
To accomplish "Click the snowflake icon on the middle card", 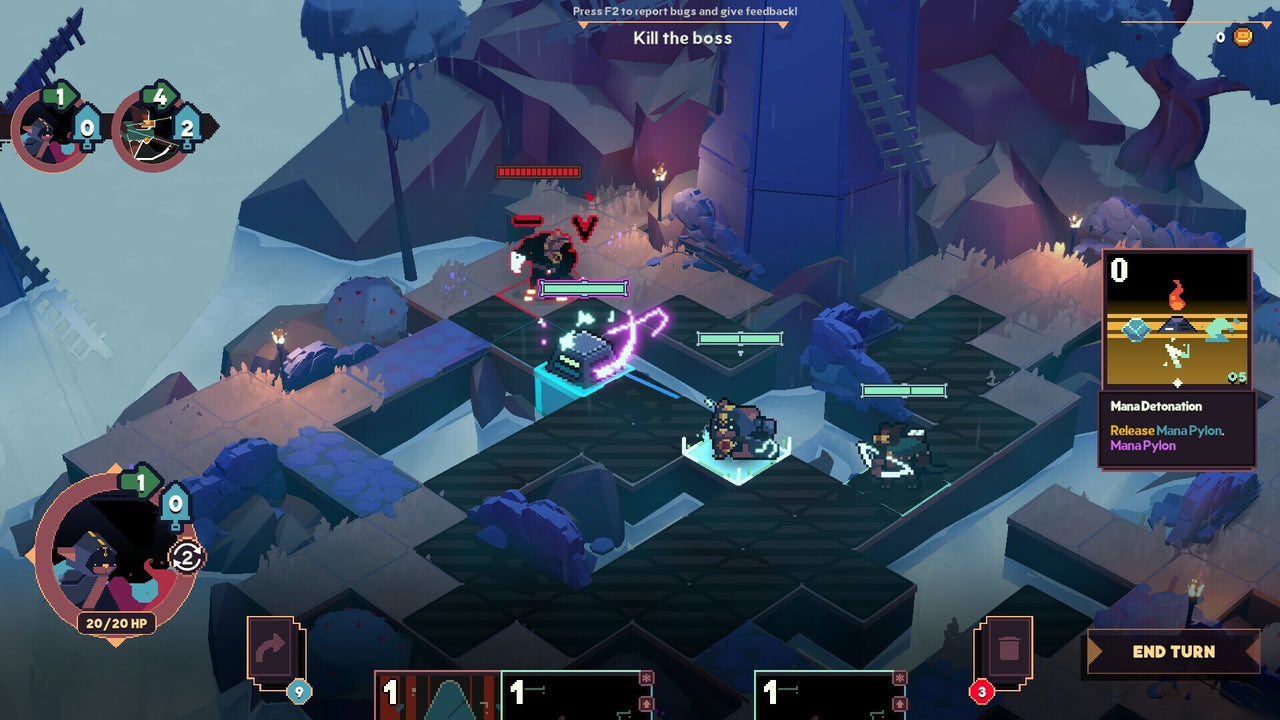I will pyautogui.click(x=647, y=676).
